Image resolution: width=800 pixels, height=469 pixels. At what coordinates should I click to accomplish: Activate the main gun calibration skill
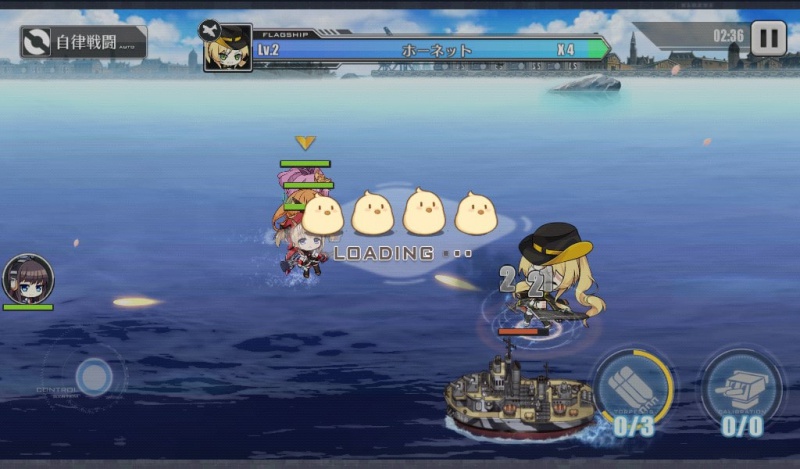click(x=741, y=390)
